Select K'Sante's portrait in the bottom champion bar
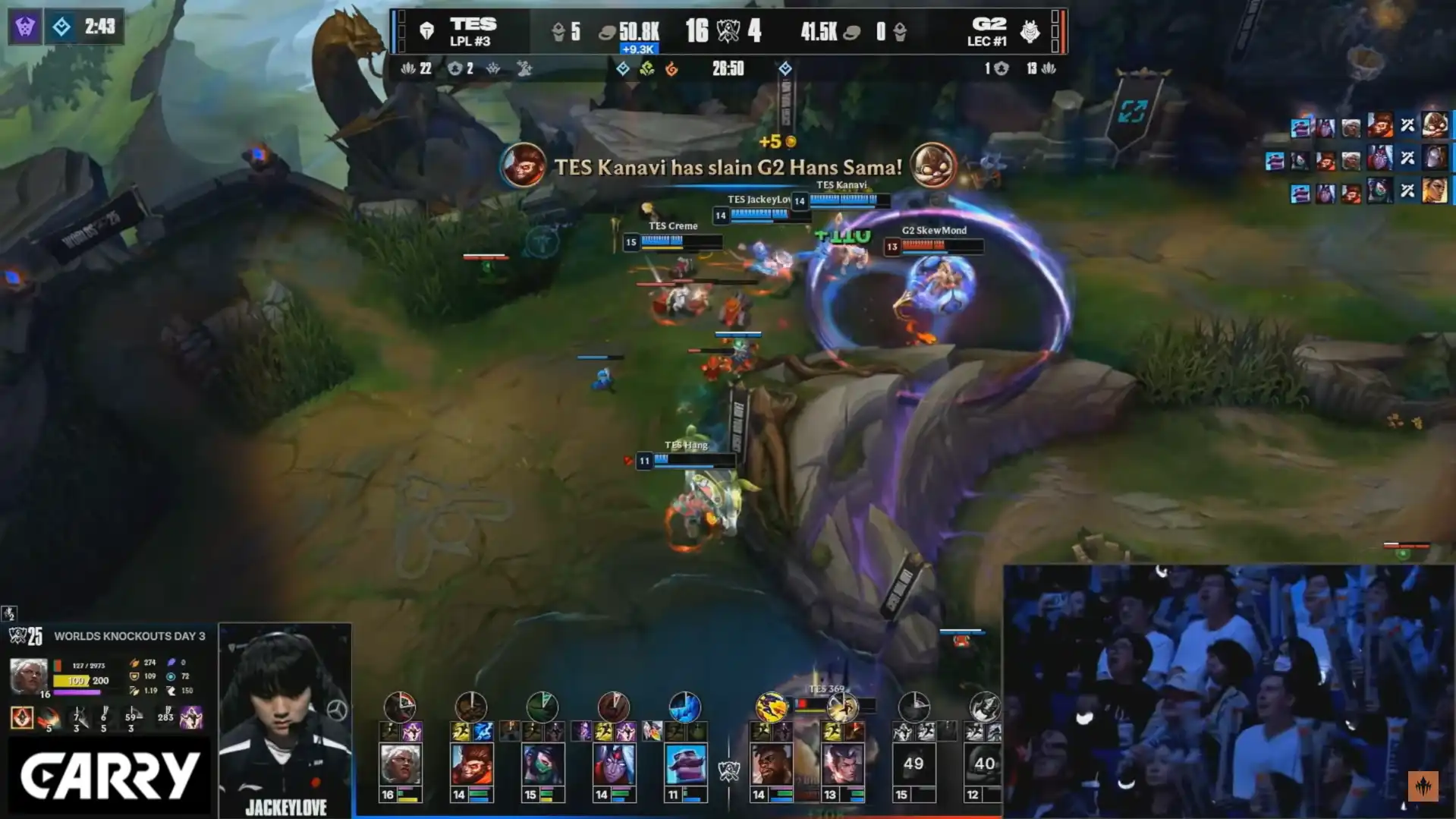Image resolution: width=1456 pixels, height=819 pixels. [771, 764]
